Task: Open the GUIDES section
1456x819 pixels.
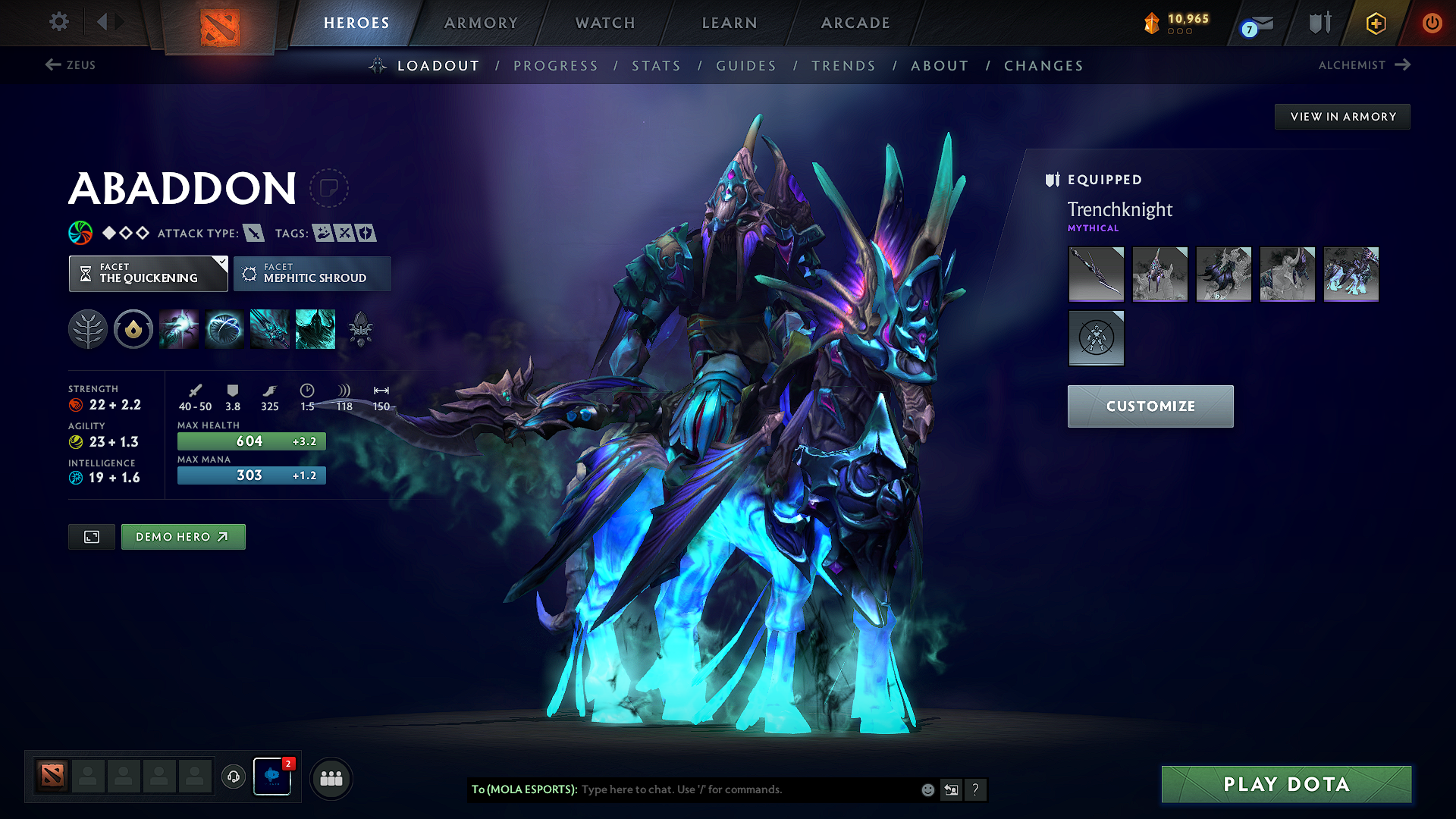Action: point(745,66)
